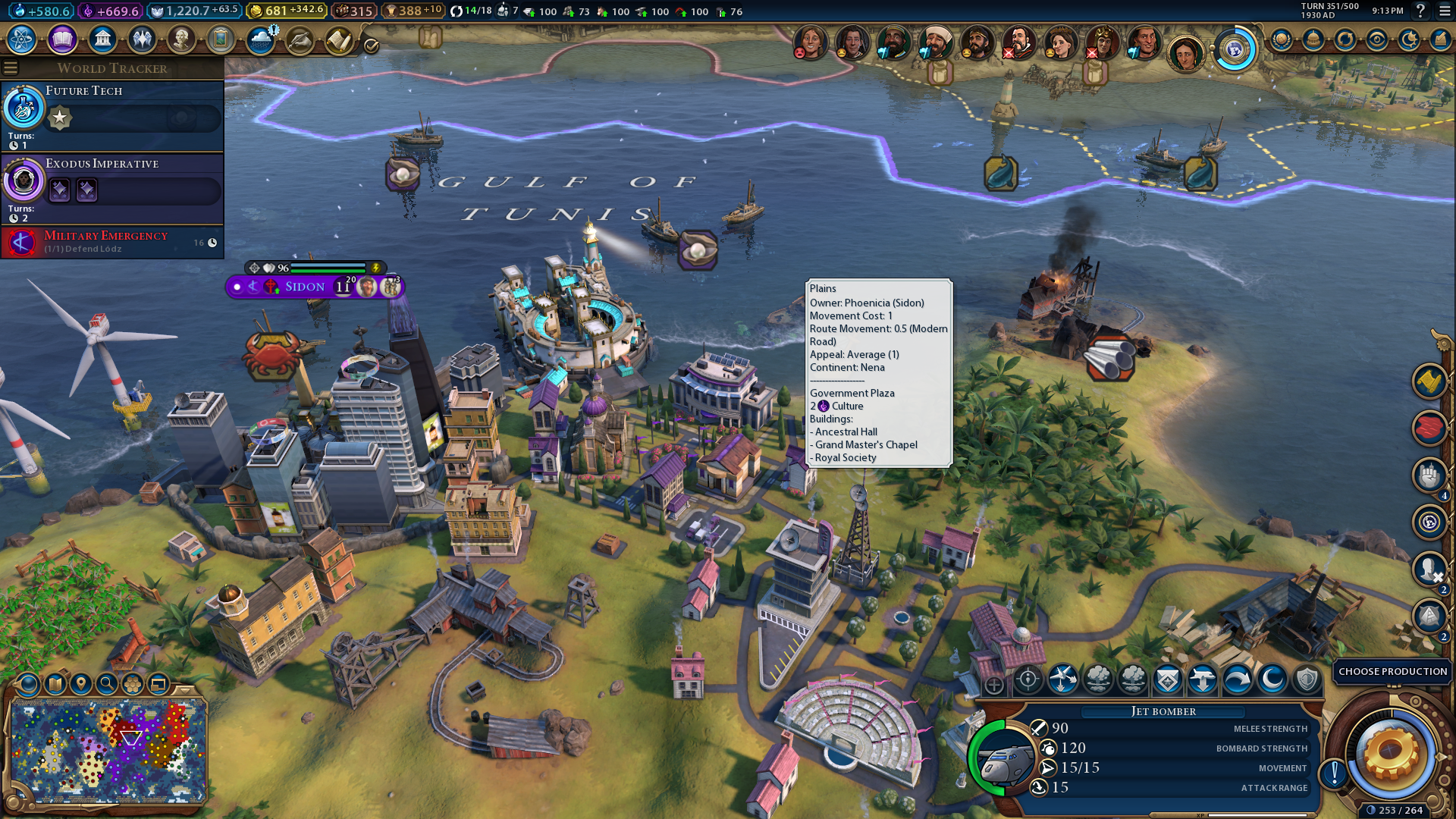Open the Civics Tree book icon
This screenshot has width=1456, height=819.
[62, 39]
